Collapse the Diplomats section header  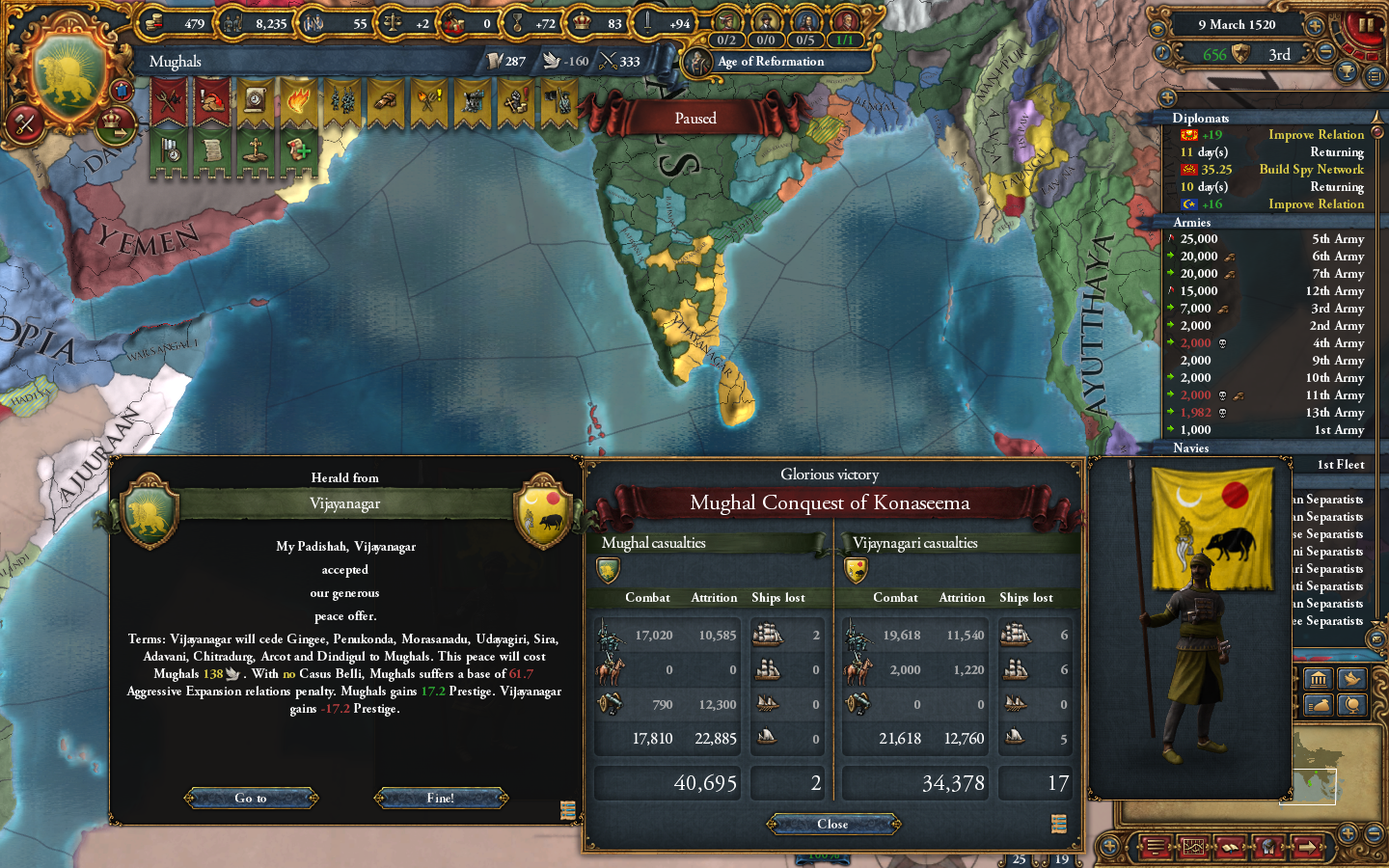pos(1203,119)
